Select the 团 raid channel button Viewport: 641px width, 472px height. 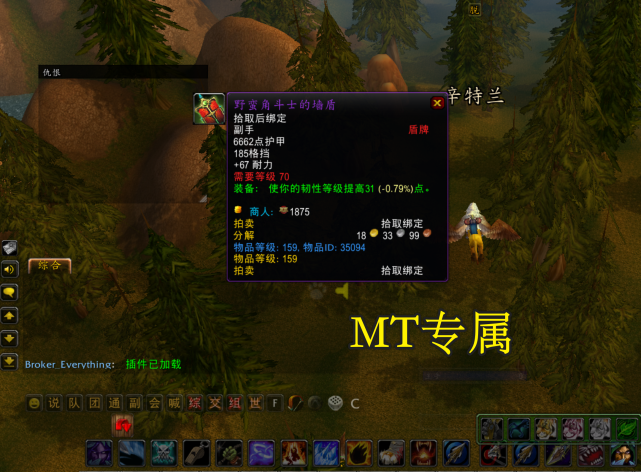coord(94,403)
